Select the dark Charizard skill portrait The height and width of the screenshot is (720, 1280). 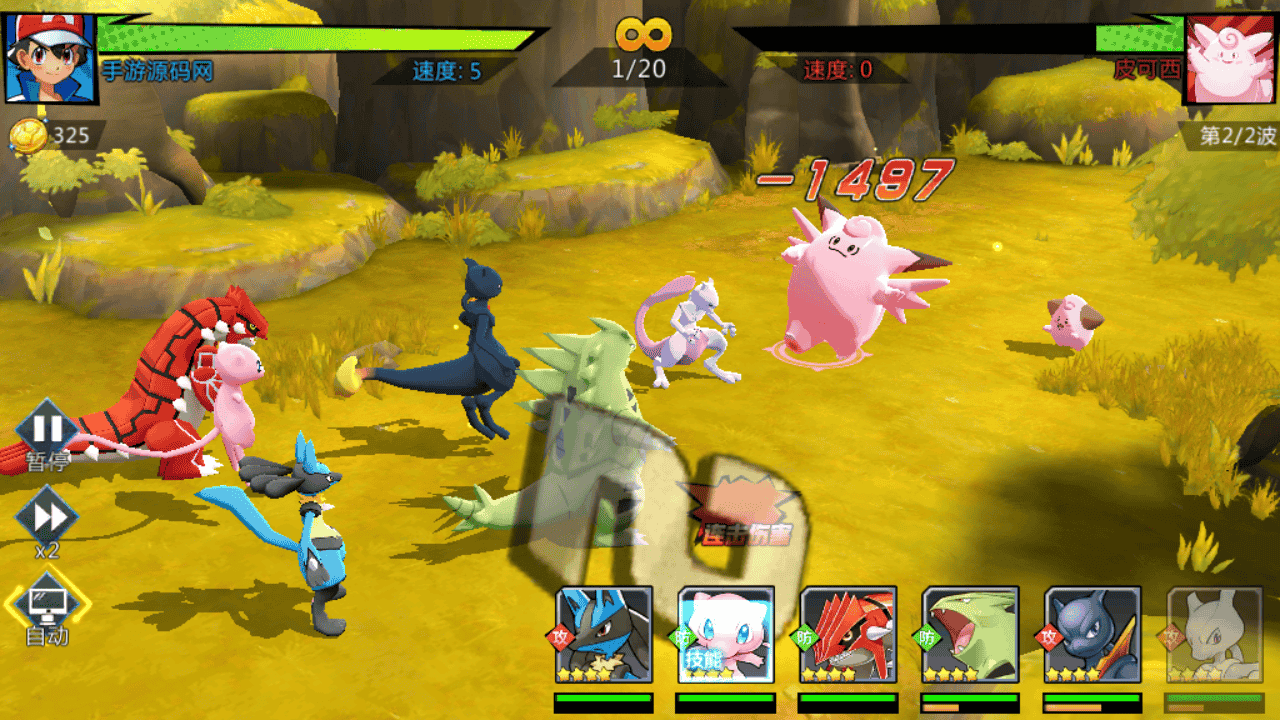(x=1092, y=634)
